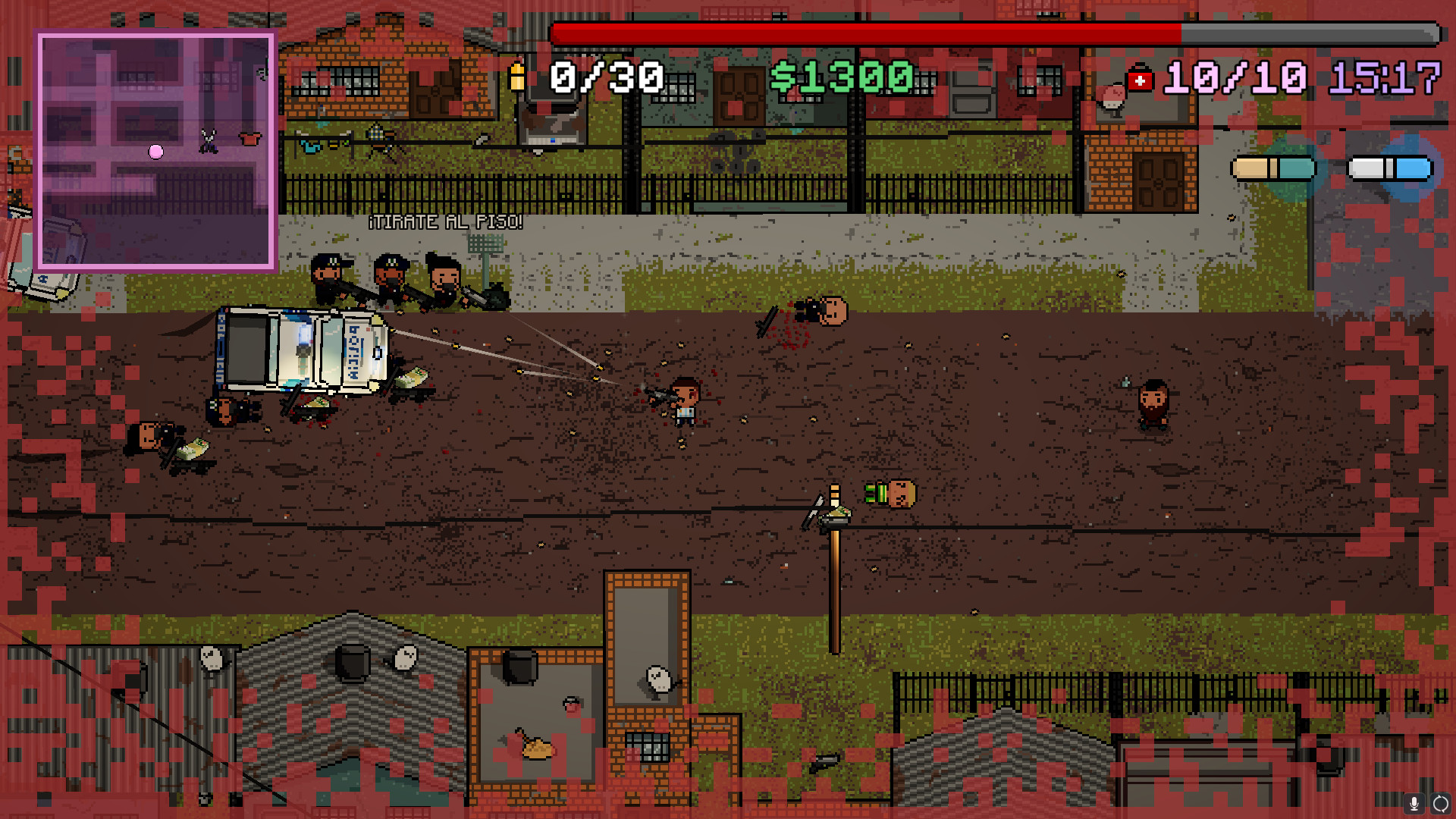Click the orange shirt icon on the minimap
The image size is (1456, 819).
tap(249, 139)
